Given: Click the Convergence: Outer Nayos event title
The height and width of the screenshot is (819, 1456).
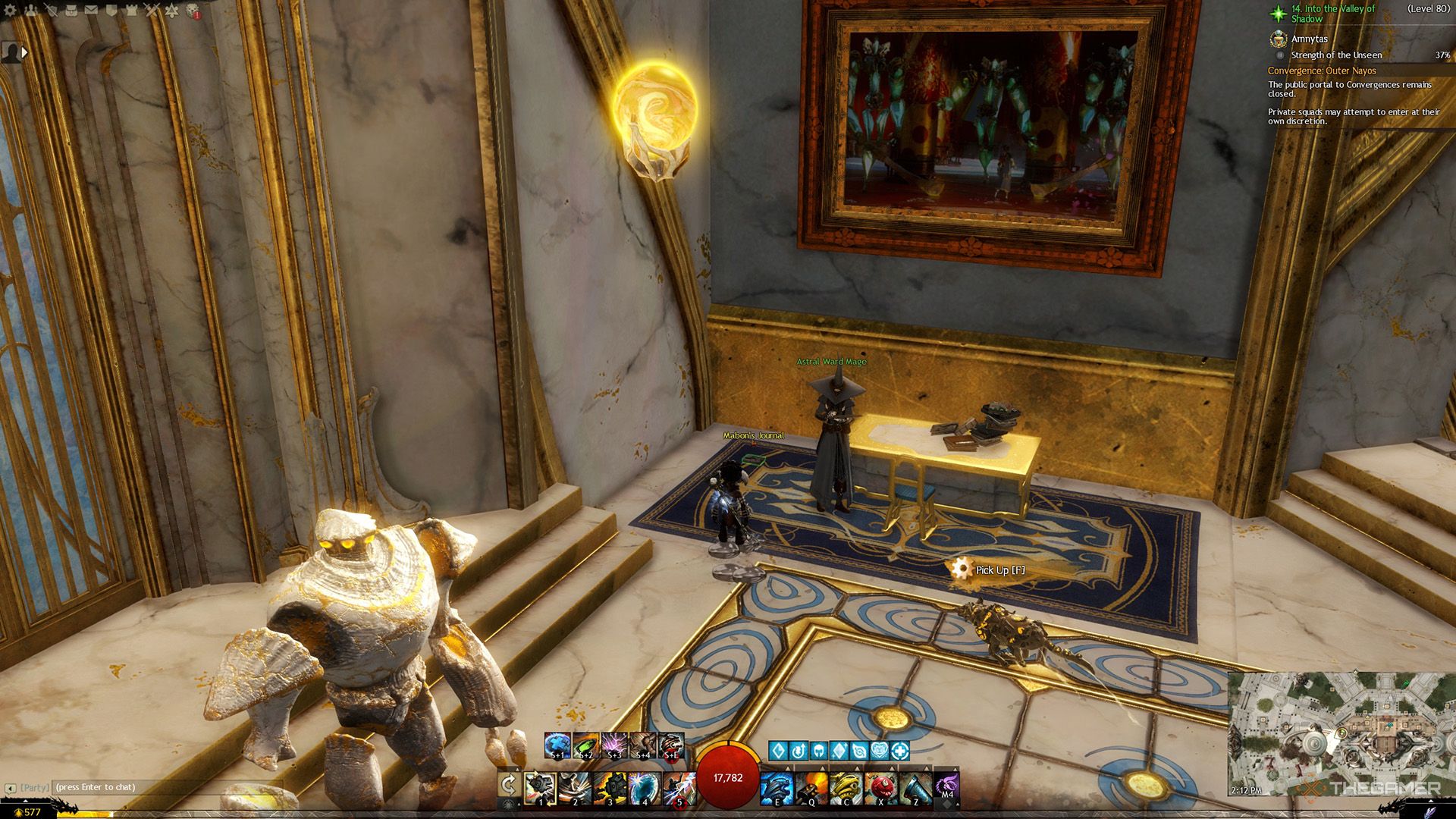Looking at the screenshot, I should tap(1322, 71).
